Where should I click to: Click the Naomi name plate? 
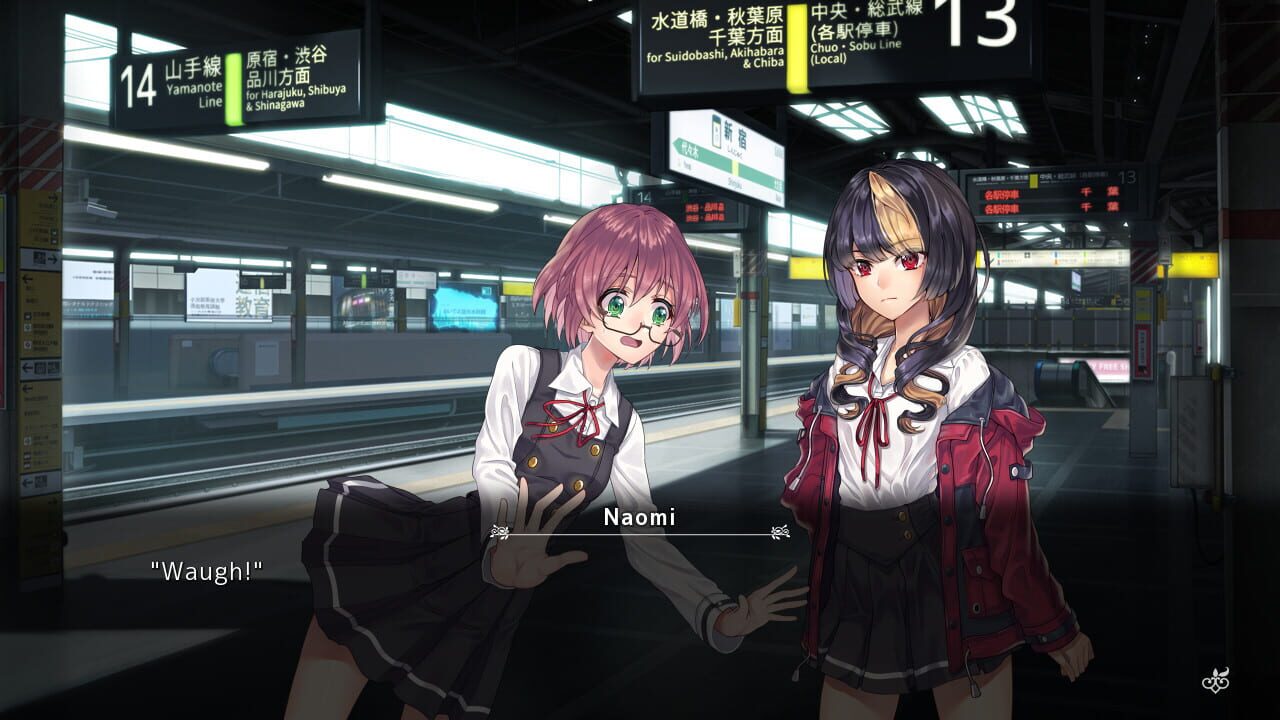click(640, 518)
